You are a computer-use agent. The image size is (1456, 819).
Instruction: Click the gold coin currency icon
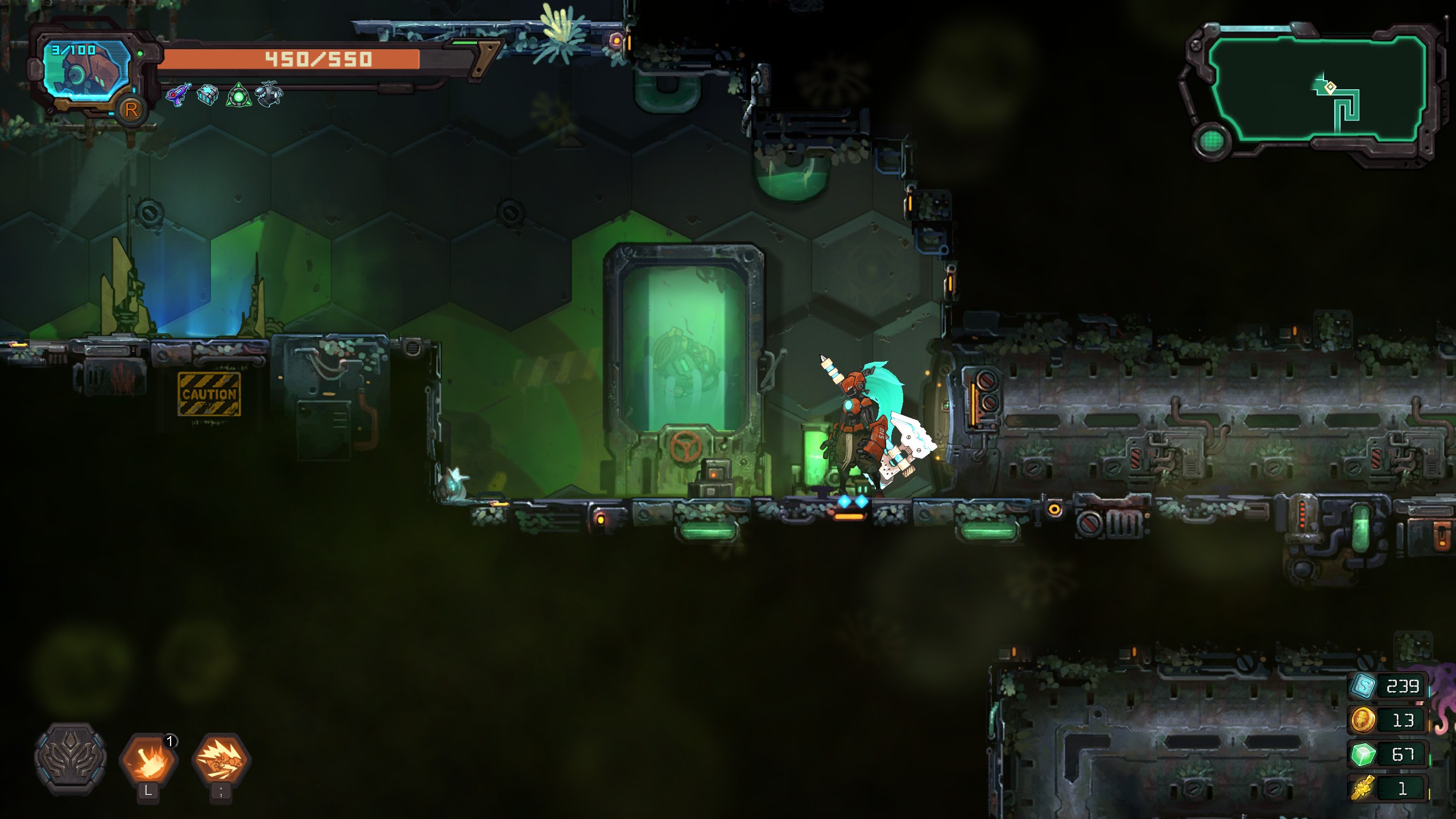click(1363, 721)
